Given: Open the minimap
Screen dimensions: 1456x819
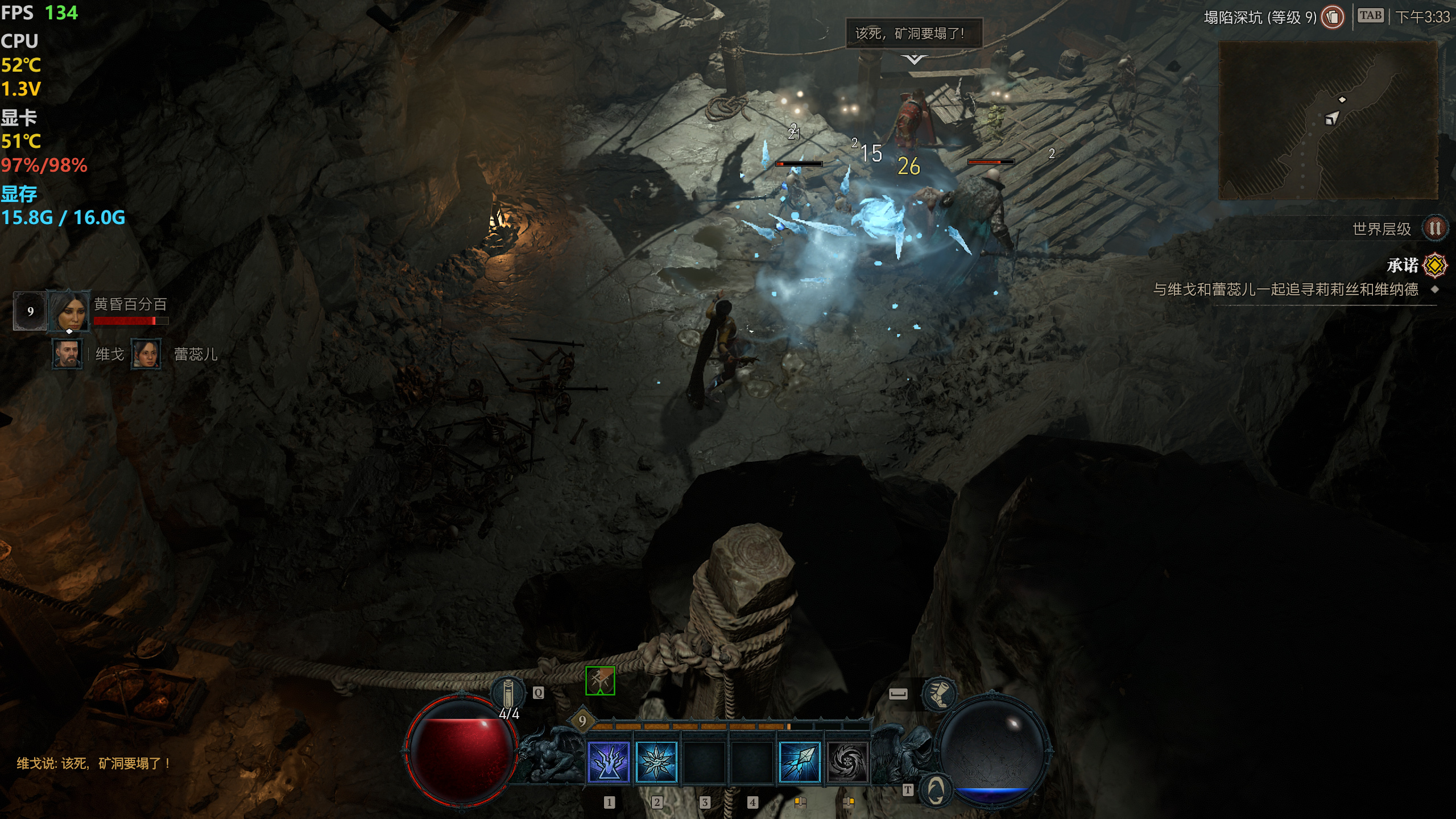Looking at the screenshot, I should click(1328, 121).
